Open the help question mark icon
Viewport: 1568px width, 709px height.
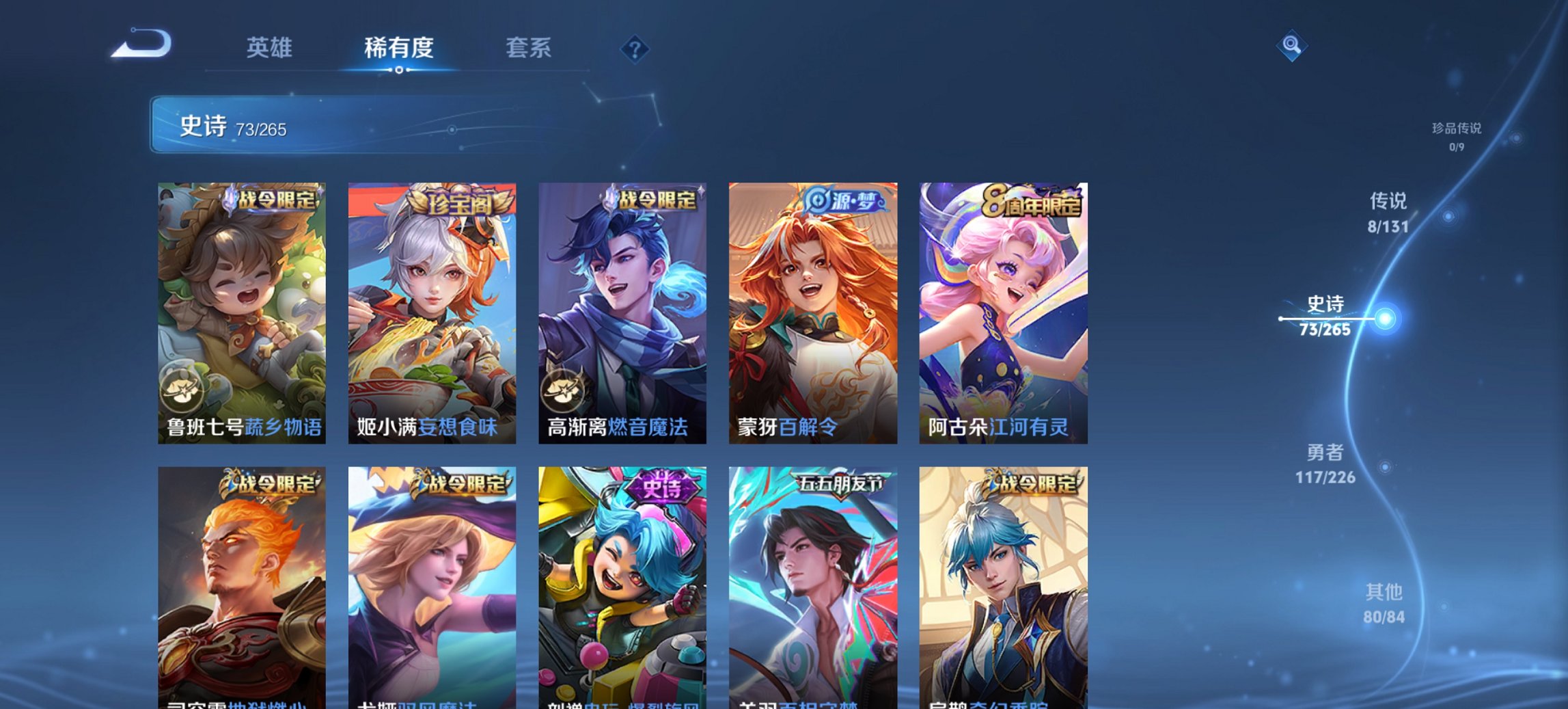[634, 48]
